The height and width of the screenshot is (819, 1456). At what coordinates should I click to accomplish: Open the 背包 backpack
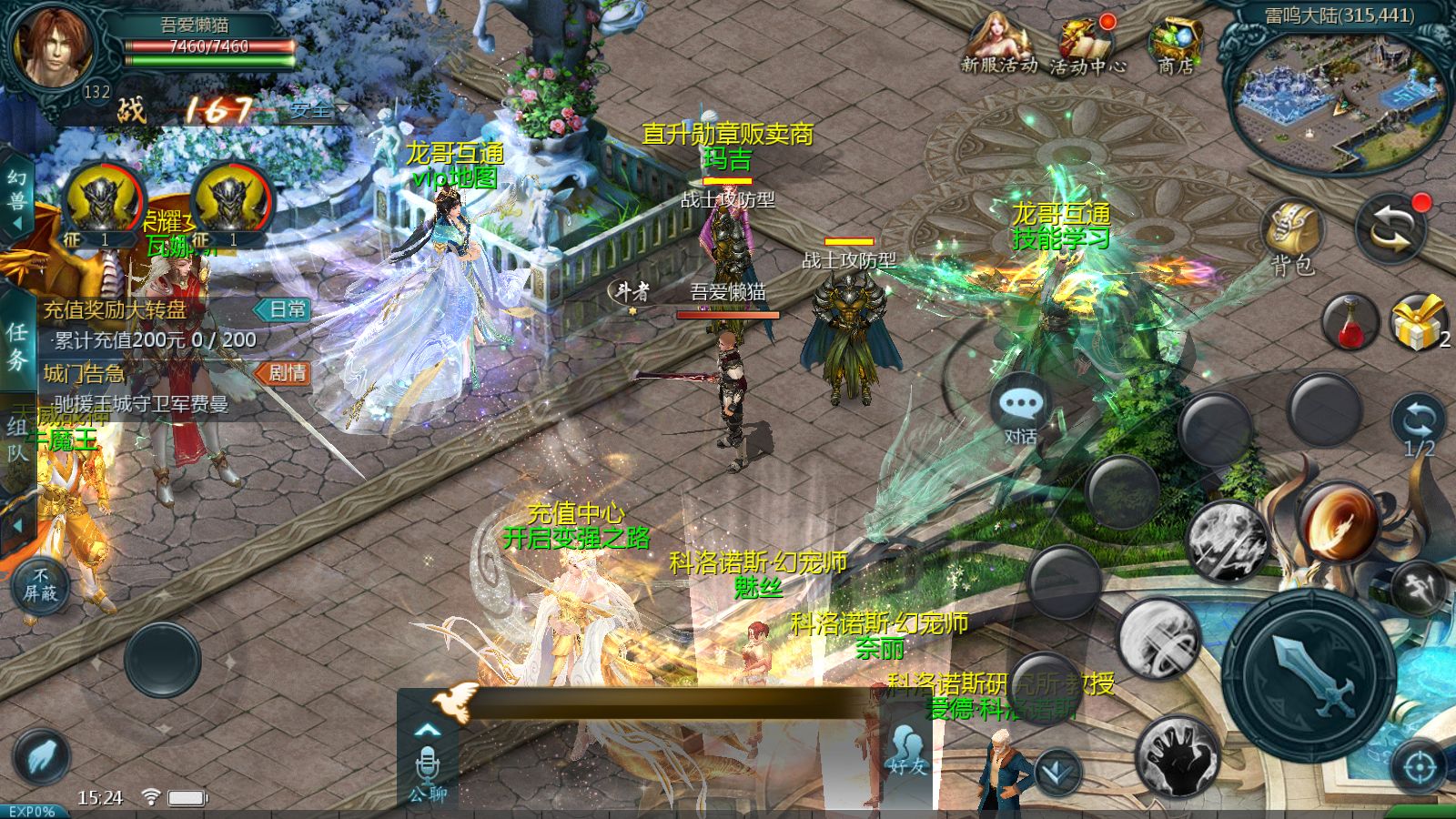click(1293, 238)
